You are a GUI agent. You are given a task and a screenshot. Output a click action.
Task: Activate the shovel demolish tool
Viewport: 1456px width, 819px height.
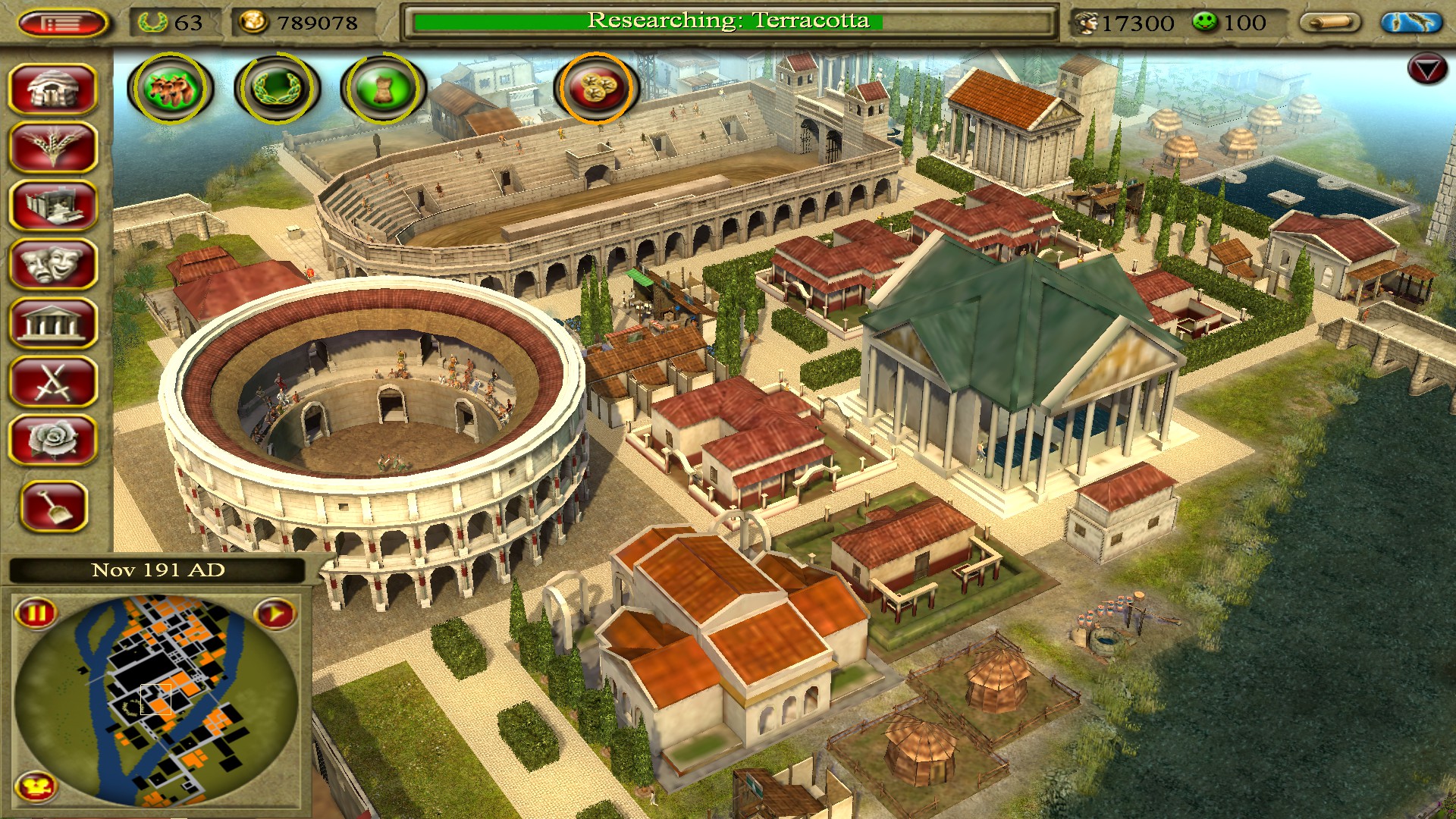pos(55,506)
